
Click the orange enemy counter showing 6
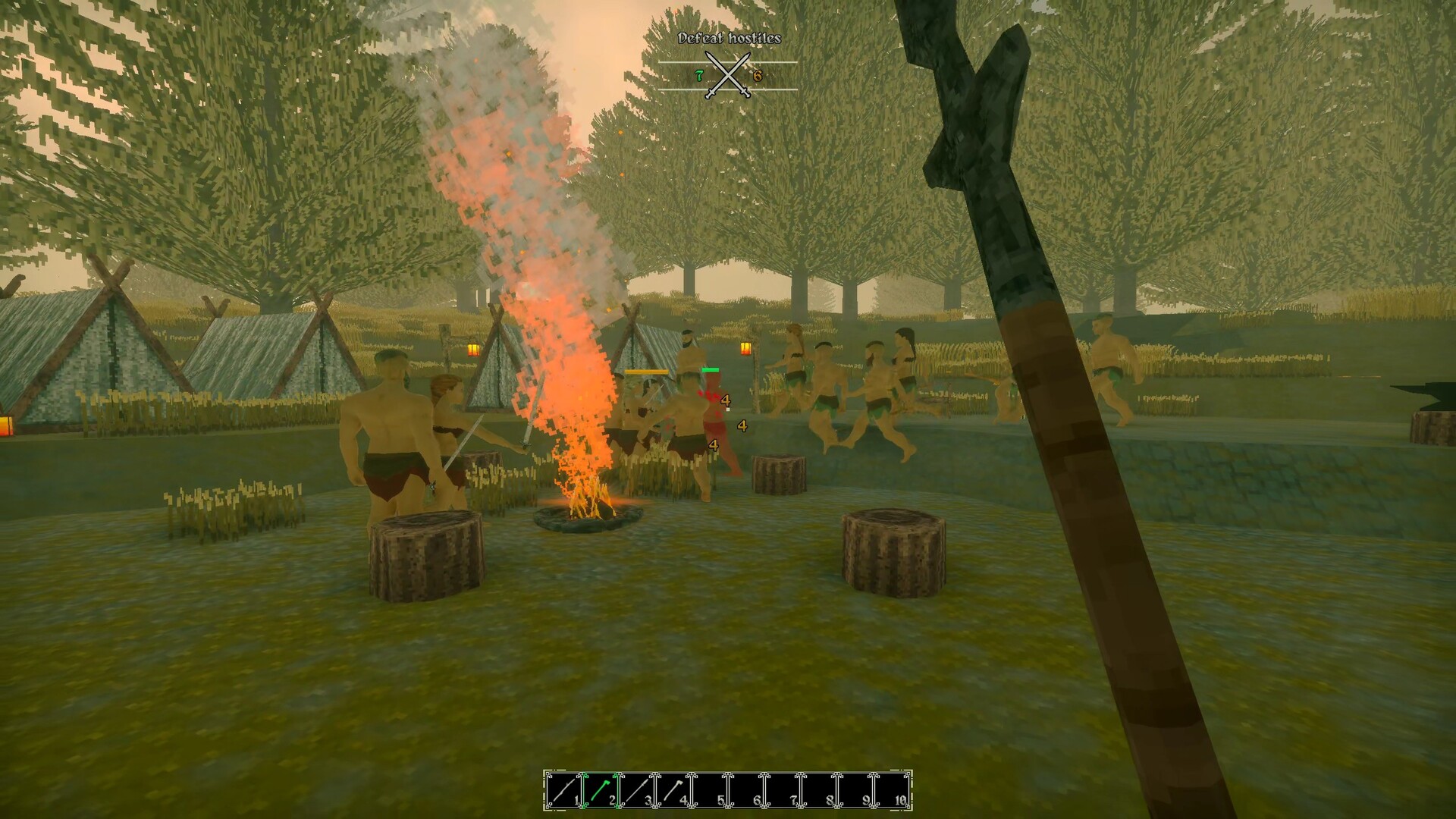pyautogui.click(x=758, y=76)
